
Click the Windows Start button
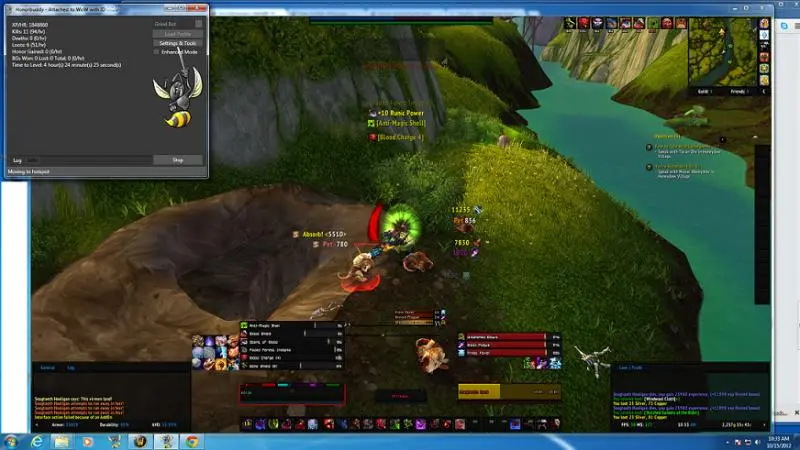[12, 440]
